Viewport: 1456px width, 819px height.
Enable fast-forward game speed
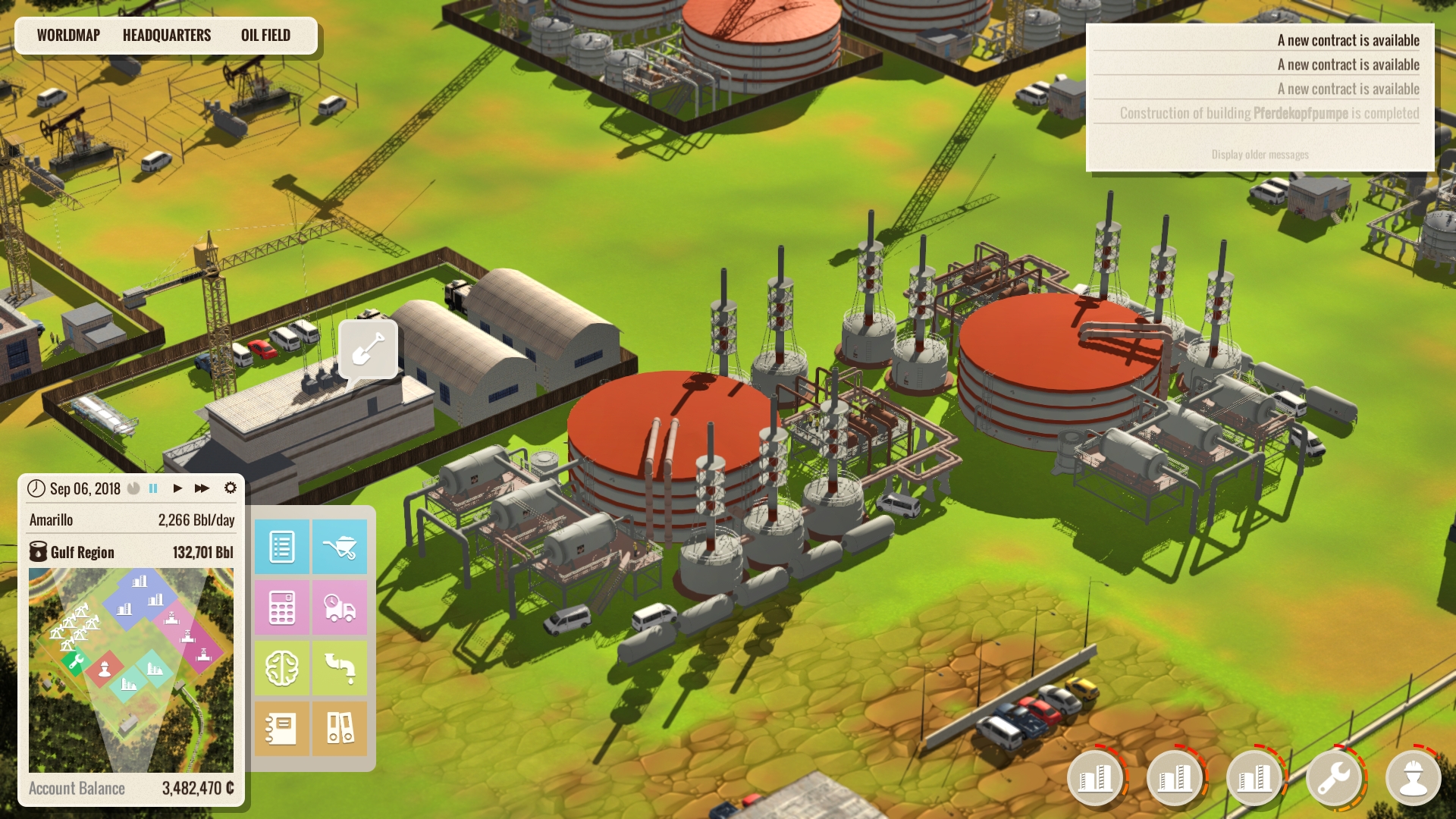(201, 488)
